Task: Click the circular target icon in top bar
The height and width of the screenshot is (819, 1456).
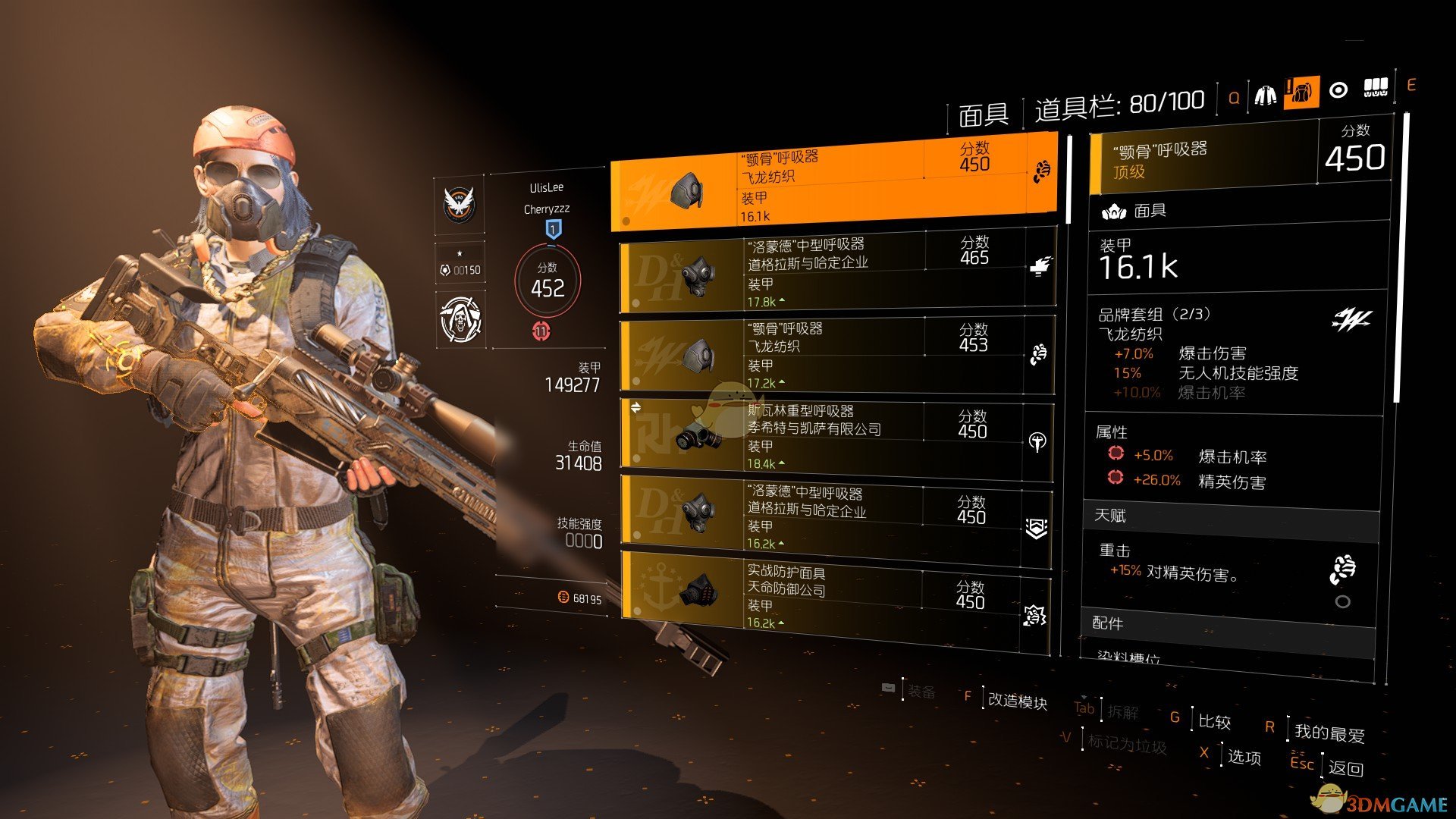Action: tap(1338, 89)
